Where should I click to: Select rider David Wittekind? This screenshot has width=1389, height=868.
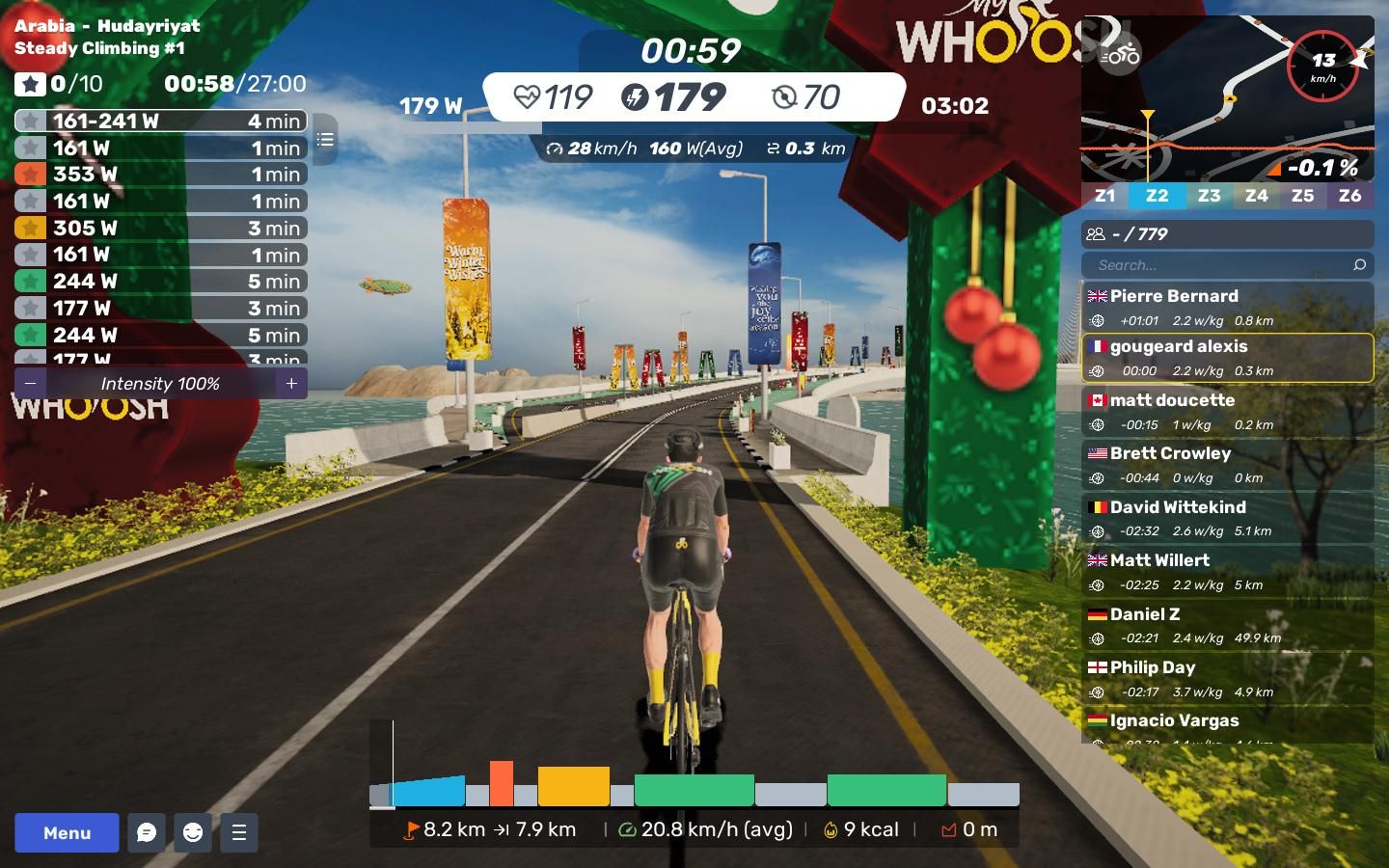pos(1227,518)
